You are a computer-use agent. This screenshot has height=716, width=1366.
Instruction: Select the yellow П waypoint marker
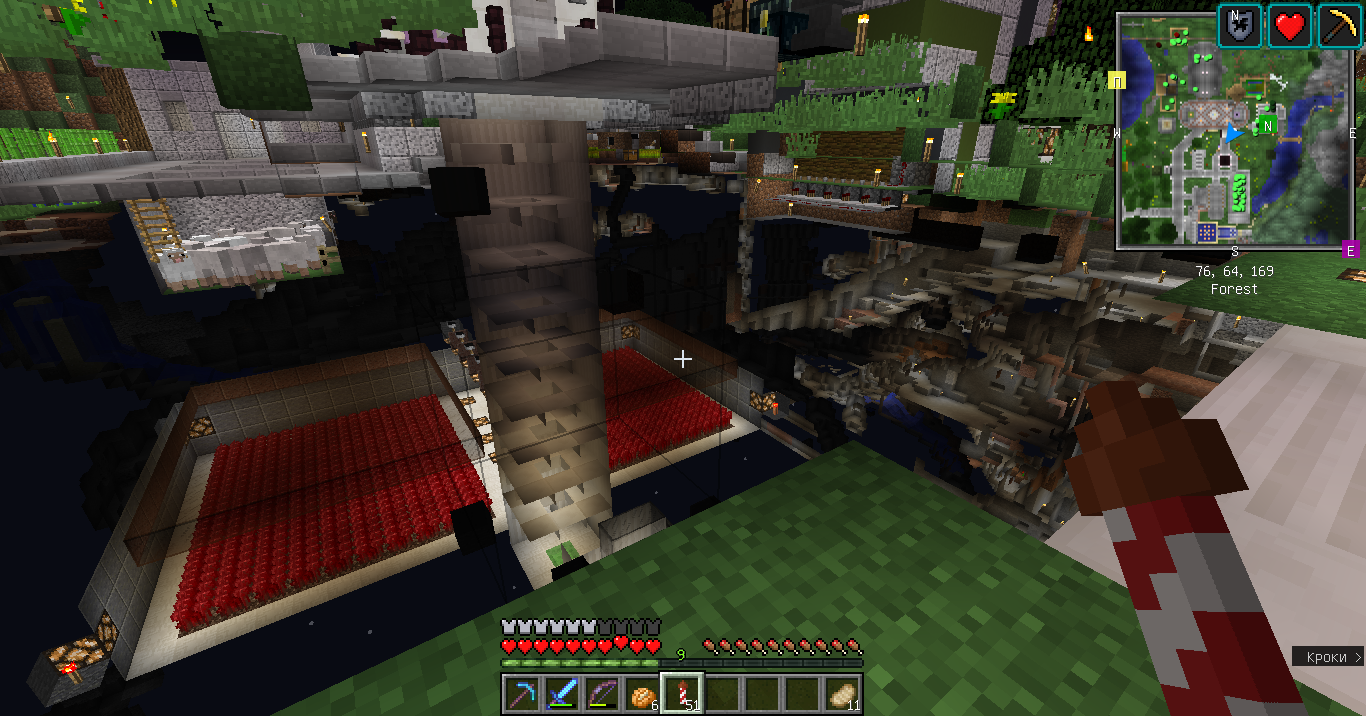coord(1118,81)
